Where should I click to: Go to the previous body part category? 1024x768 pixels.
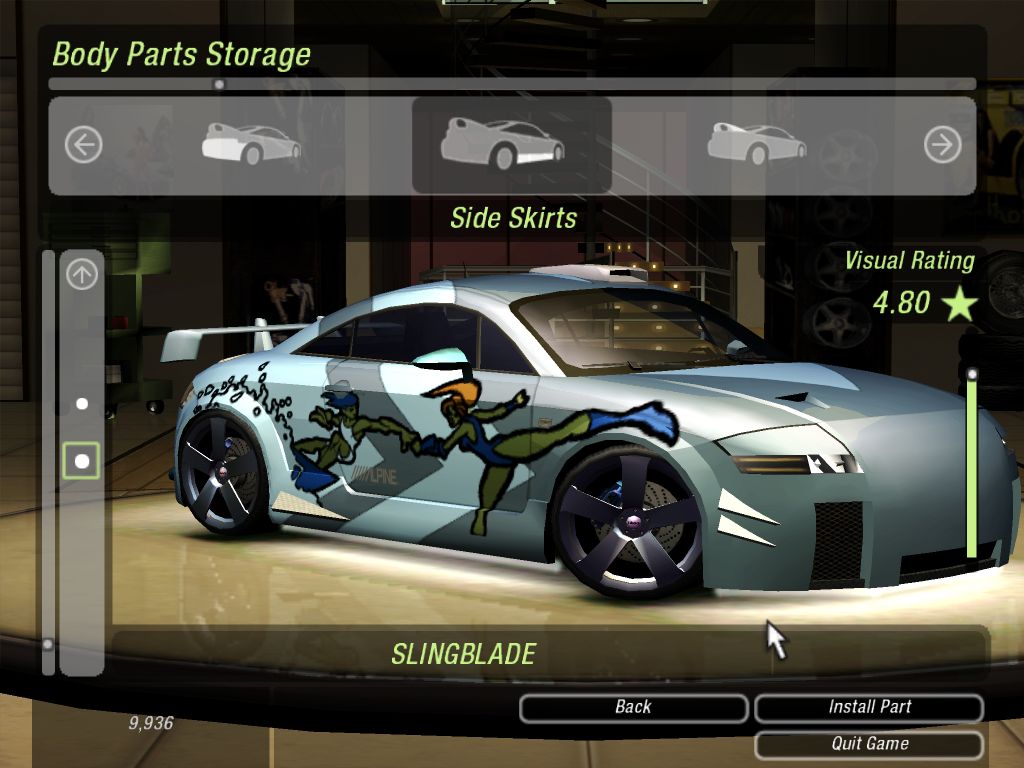click(83, 146)
